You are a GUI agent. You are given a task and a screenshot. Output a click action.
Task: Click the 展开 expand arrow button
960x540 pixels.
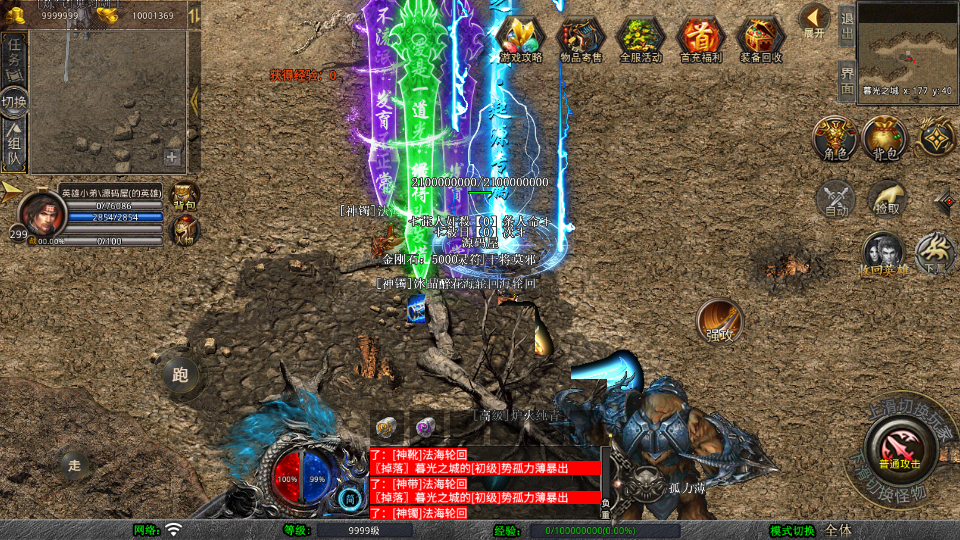[x=815, y=20]
